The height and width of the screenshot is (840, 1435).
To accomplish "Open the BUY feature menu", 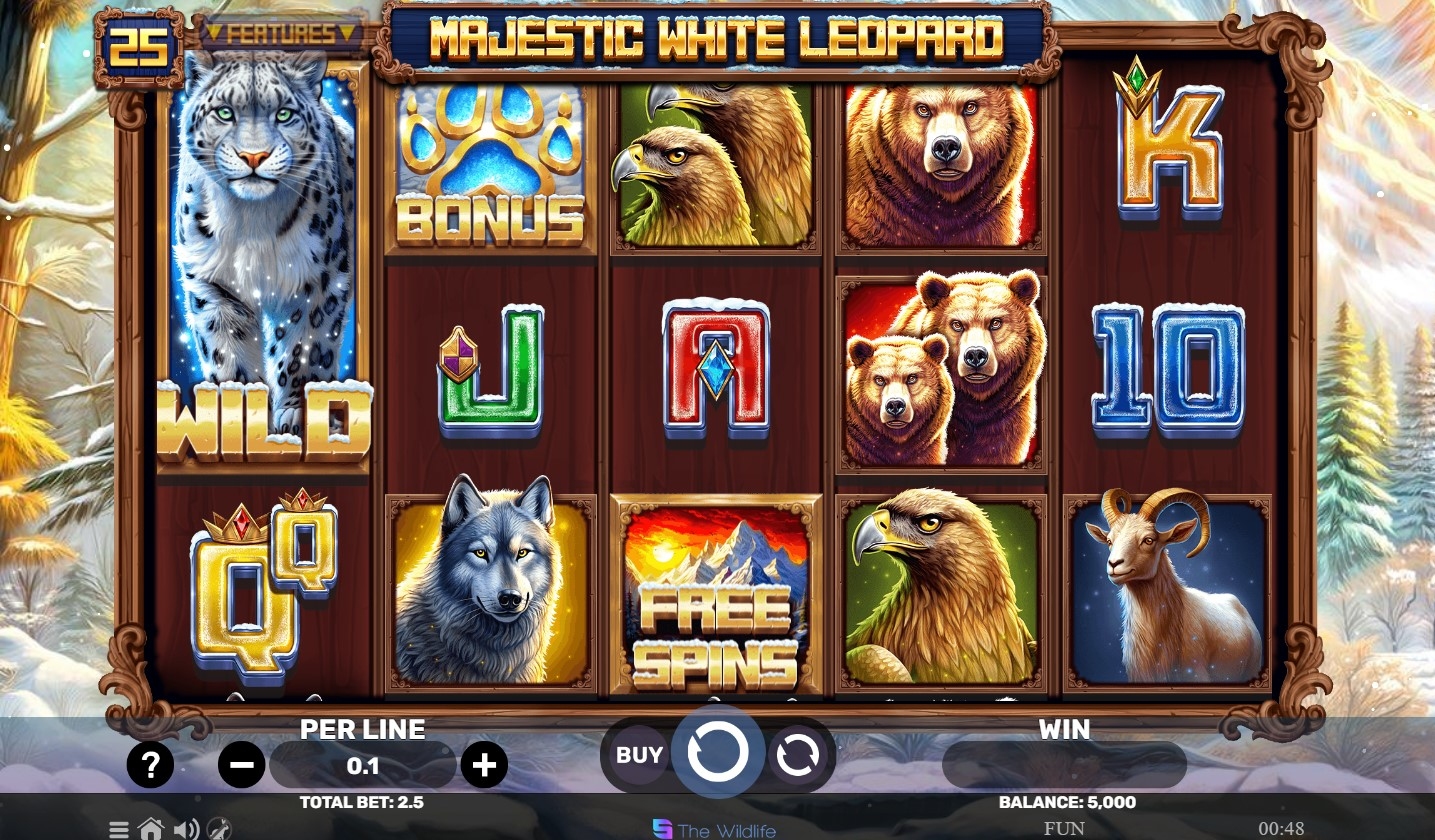I will pos(639,755).
